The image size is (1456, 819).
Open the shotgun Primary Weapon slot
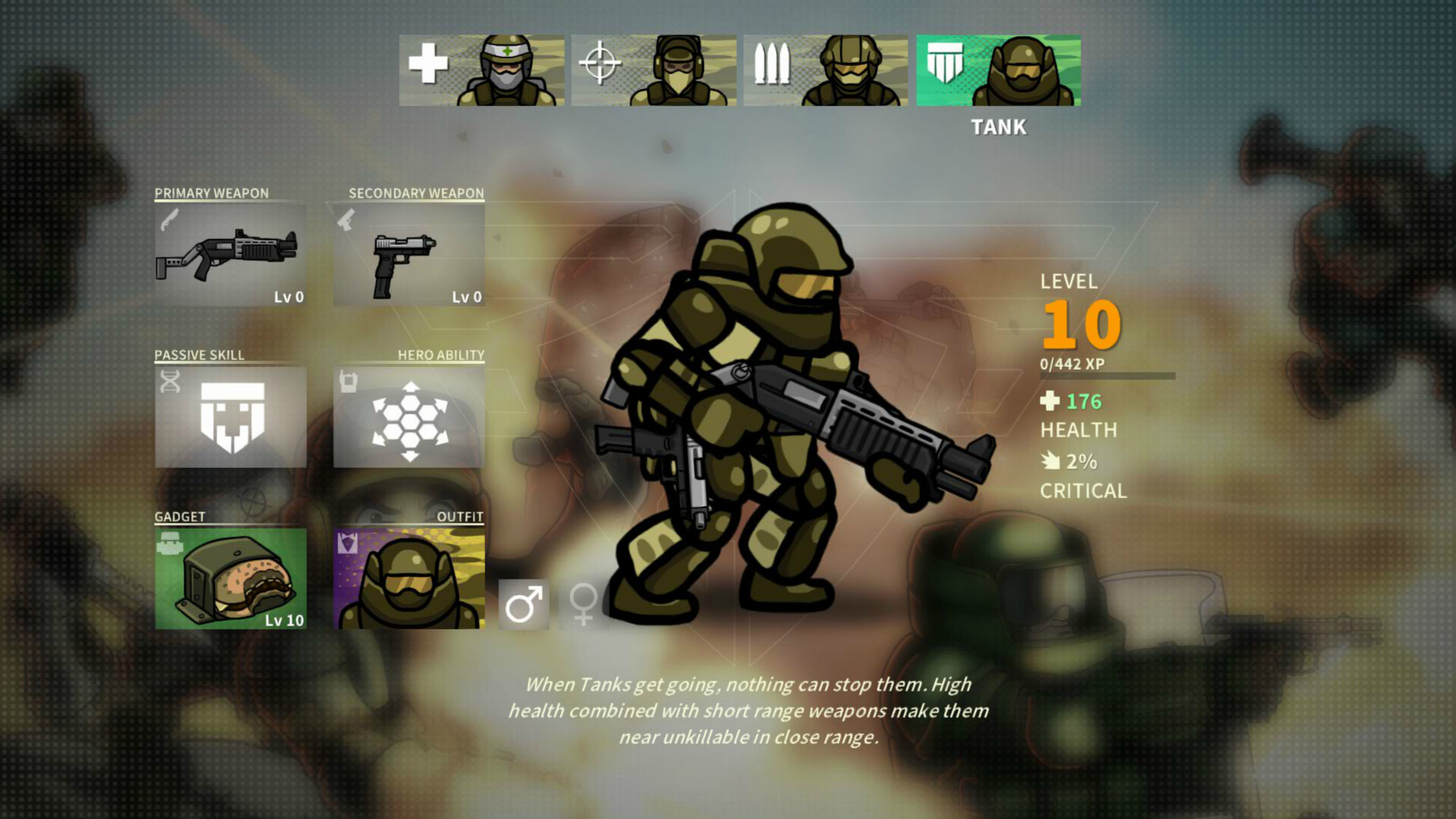pos(230,254)
